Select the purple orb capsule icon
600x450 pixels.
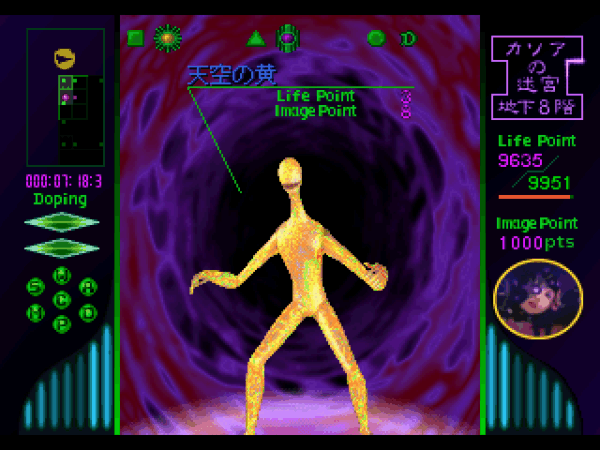click(x=287, y=38)
